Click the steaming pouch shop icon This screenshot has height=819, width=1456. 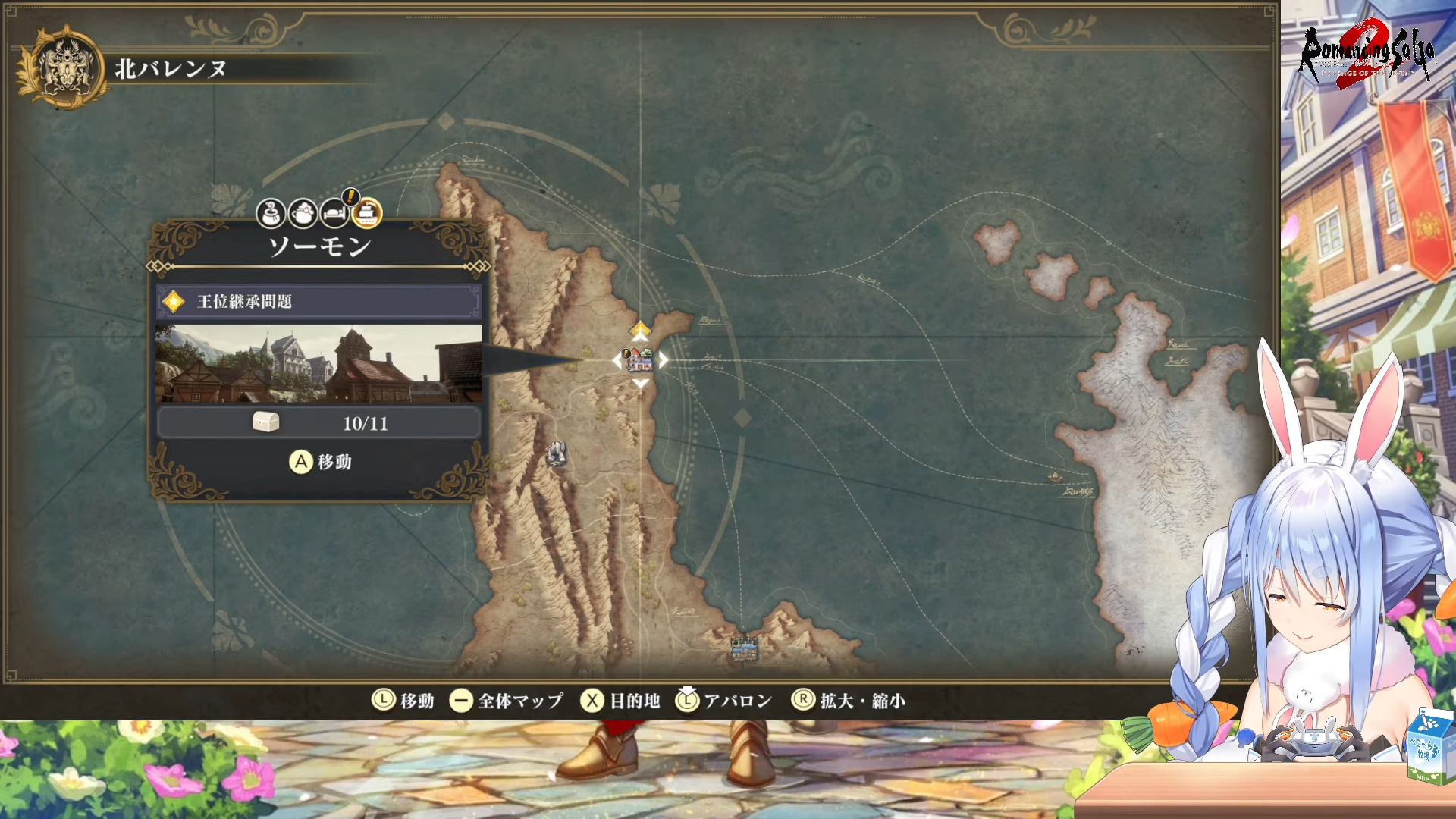click(x=271, y=214)
